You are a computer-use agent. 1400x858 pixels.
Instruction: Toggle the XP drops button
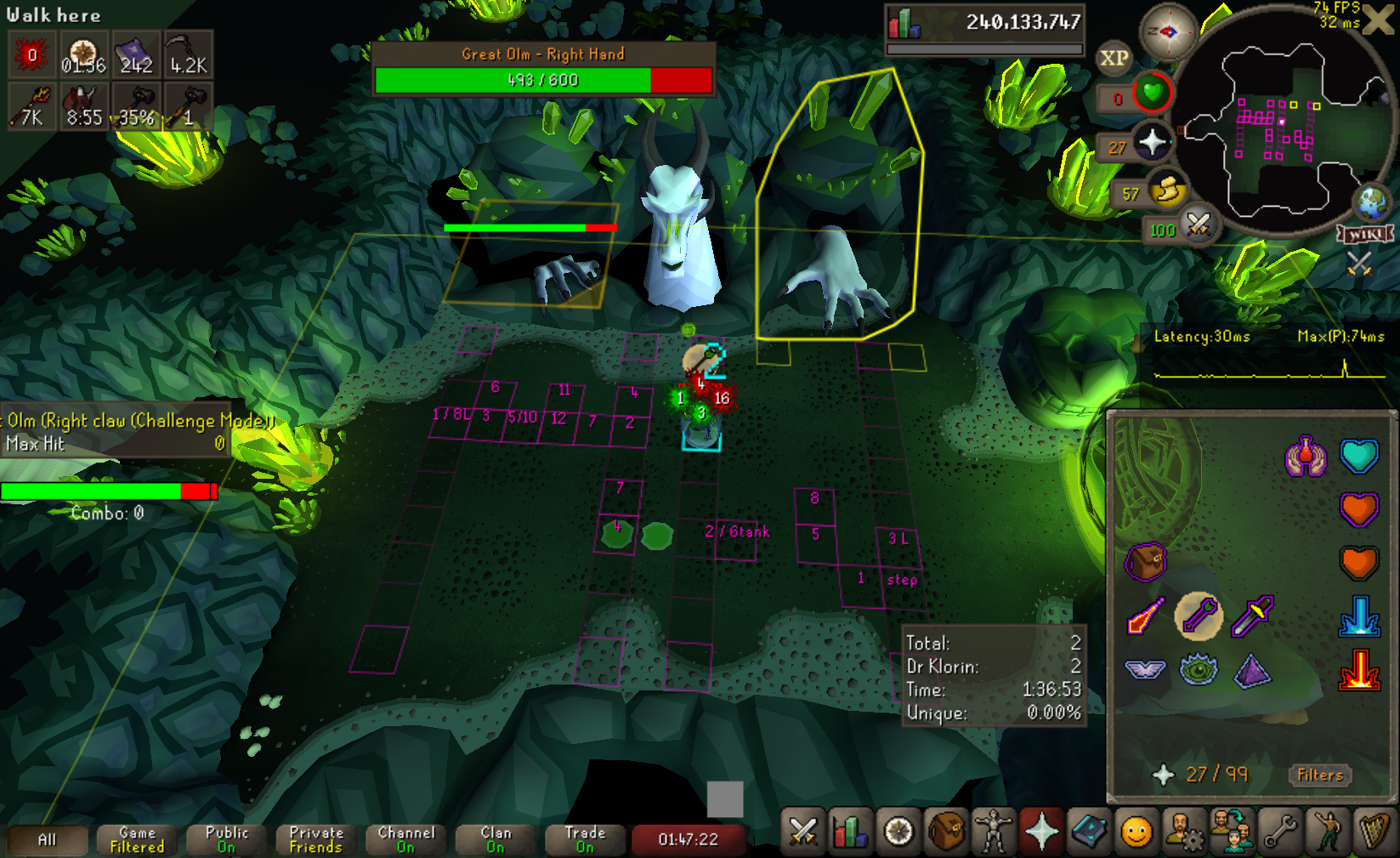(1114, 59)
